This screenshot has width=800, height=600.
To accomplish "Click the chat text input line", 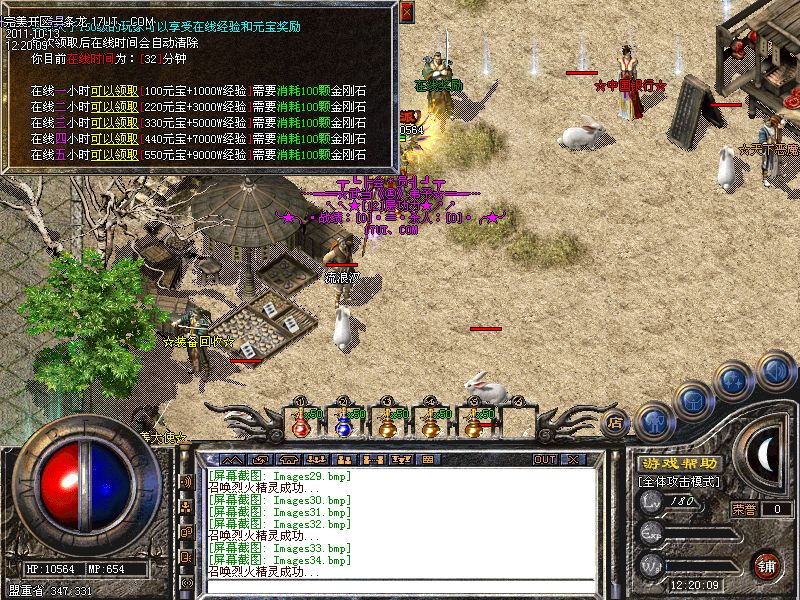I will point(400,585).
